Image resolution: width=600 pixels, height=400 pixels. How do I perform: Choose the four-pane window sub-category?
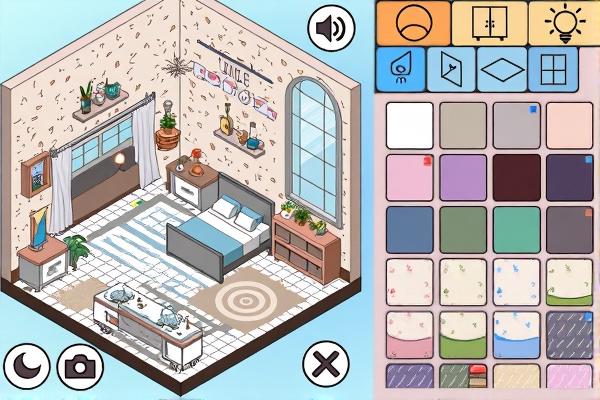[553, 70]
